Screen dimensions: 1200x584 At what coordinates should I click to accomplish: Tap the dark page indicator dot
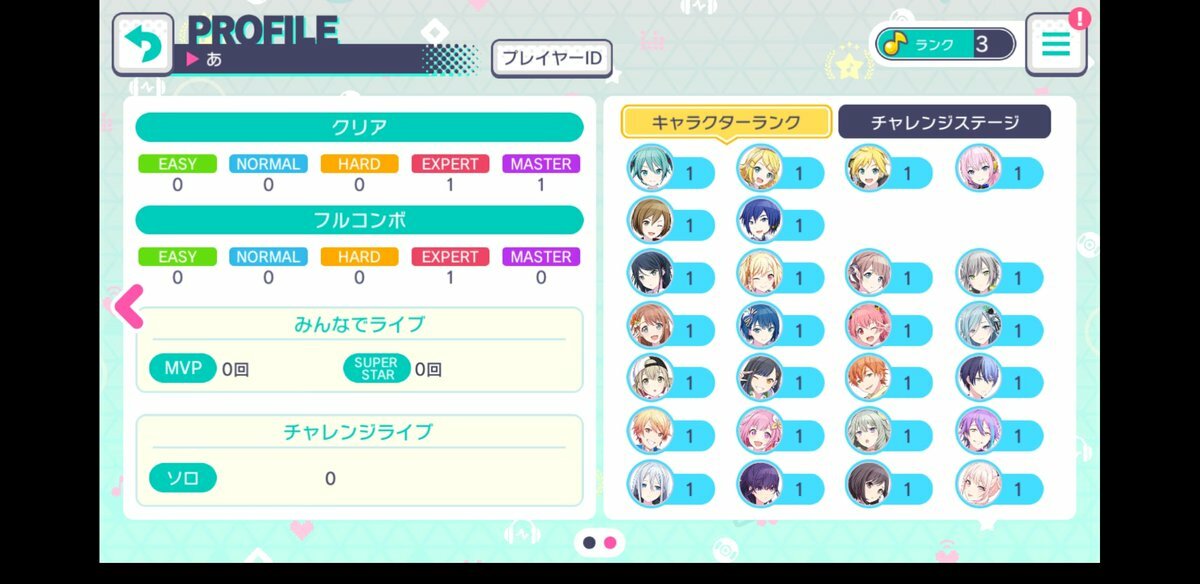590,542
